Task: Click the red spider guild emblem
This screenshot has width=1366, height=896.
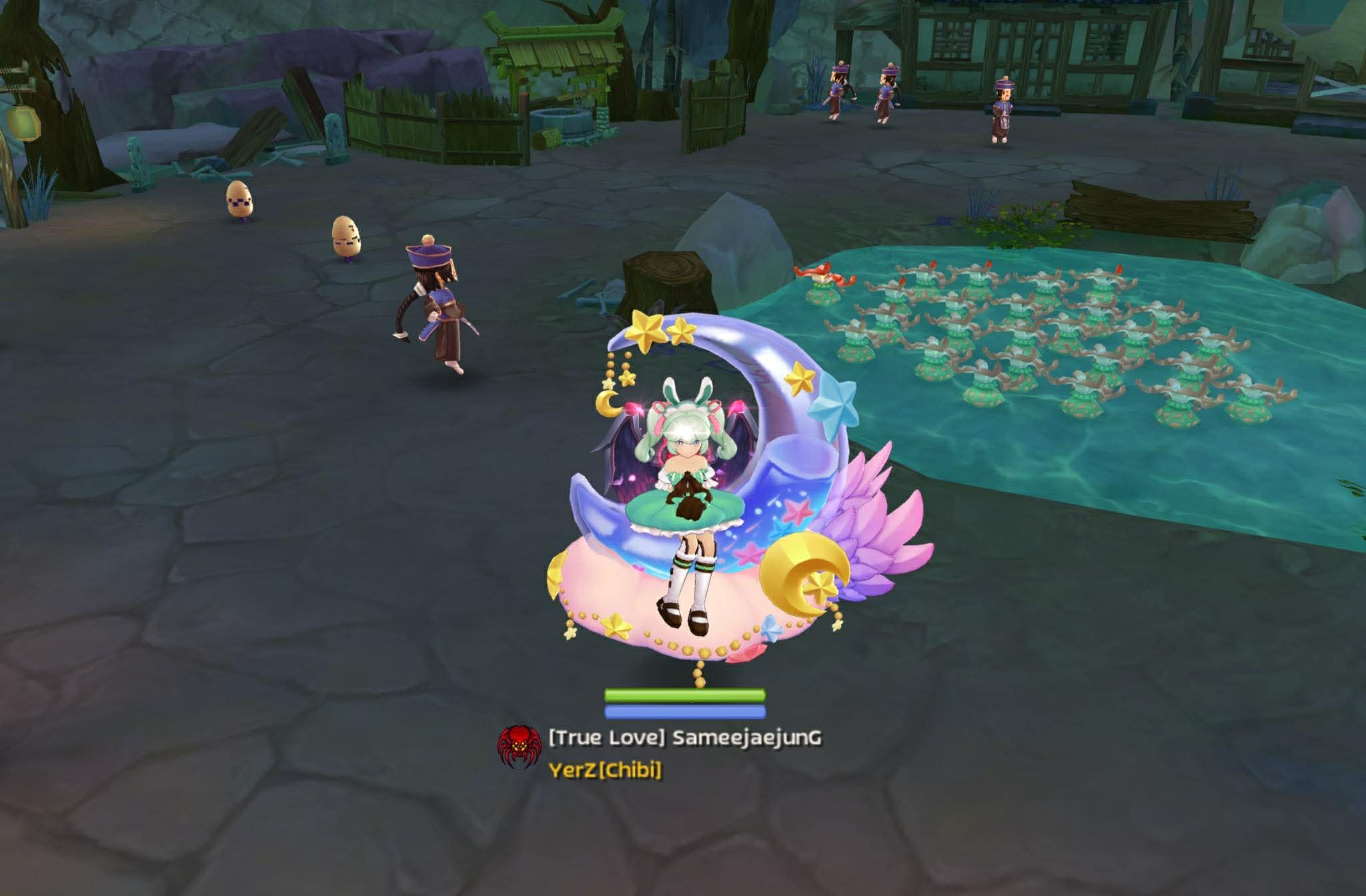Action: click(519, 747)
